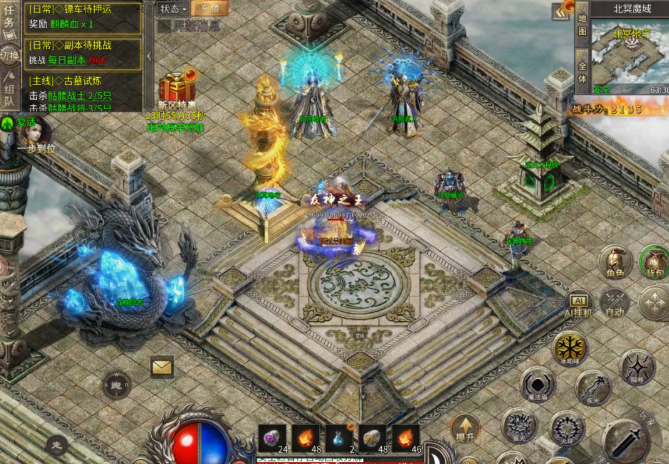Open the 背包 bag icon
This screenshot has height=464, width=669.
click(x=654, y=262)
